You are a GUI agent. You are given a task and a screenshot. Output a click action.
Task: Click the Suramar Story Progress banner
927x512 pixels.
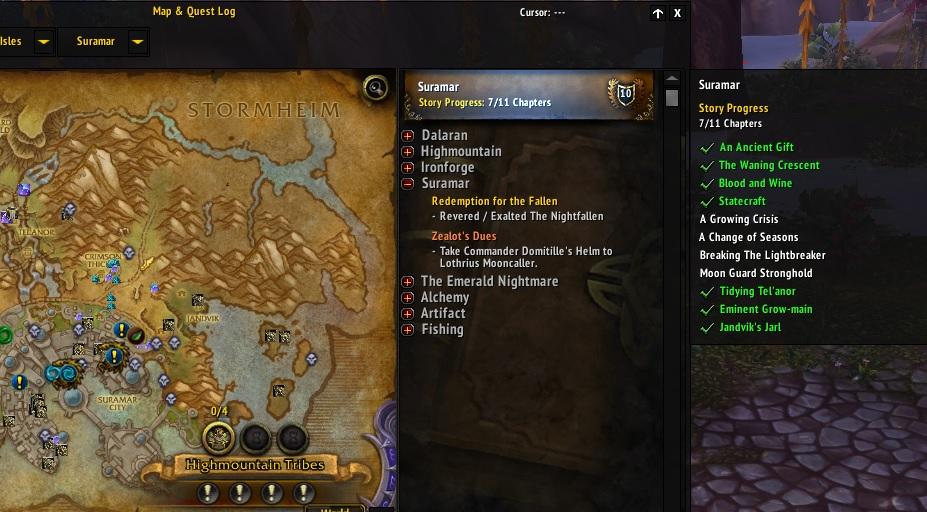pyautogui.click(x=528, y=95)
